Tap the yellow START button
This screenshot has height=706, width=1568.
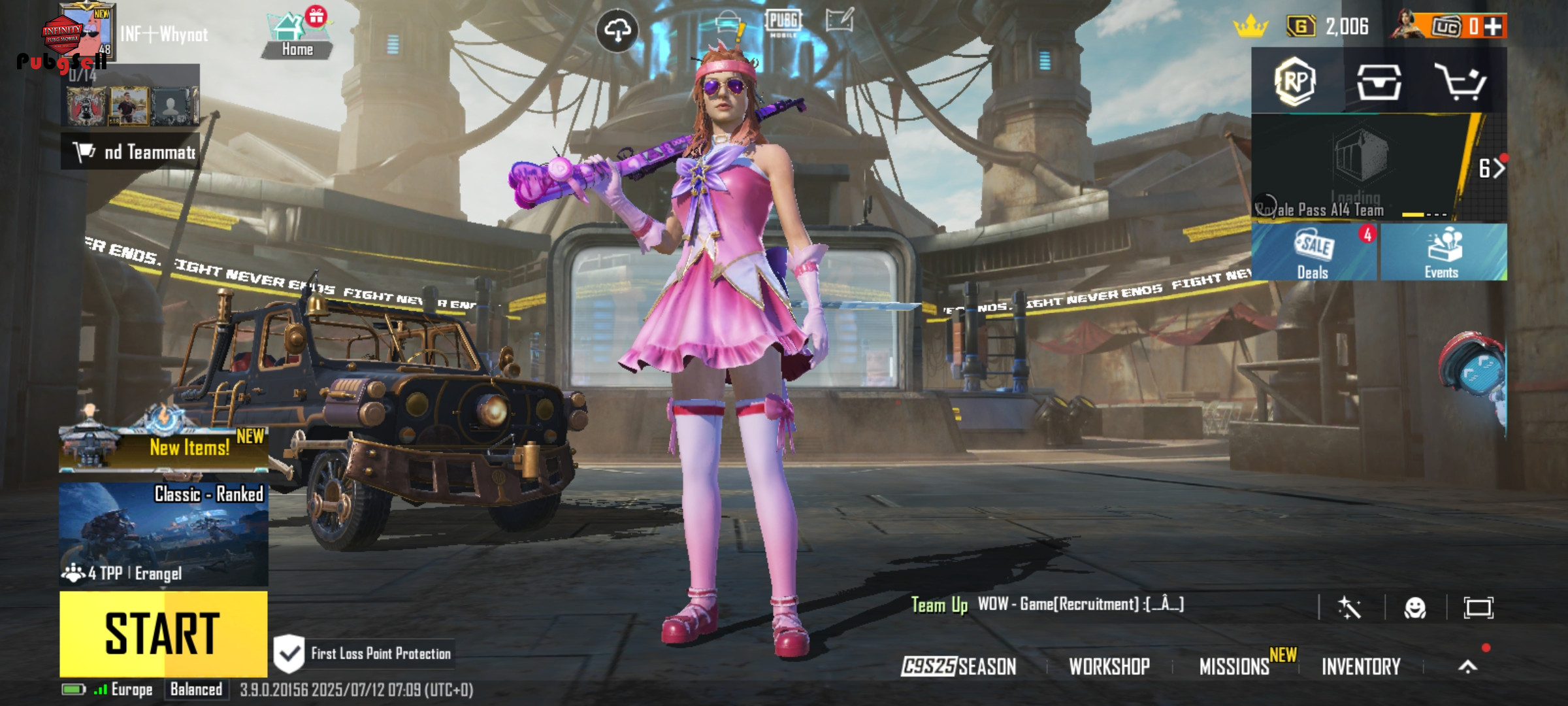click(x=163, y=633)
